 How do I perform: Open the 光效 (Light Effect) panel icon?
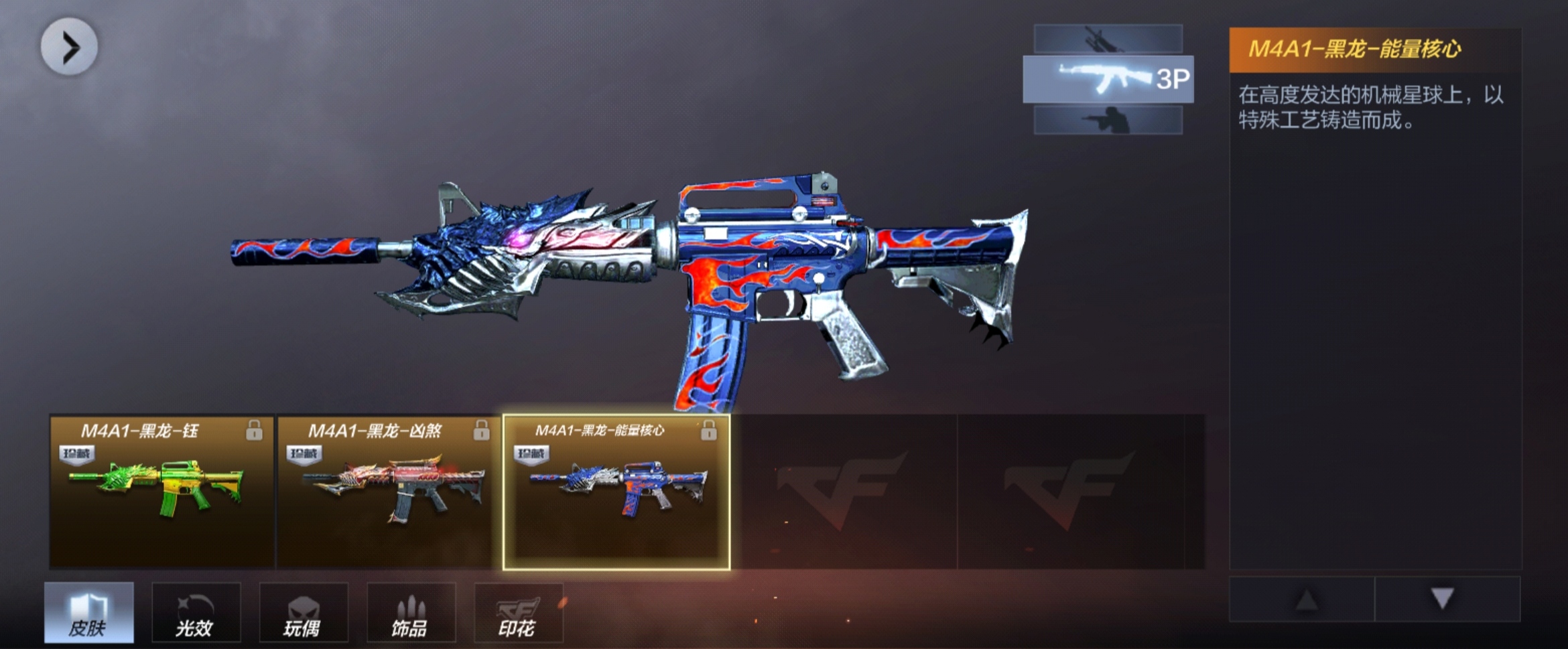196,606
